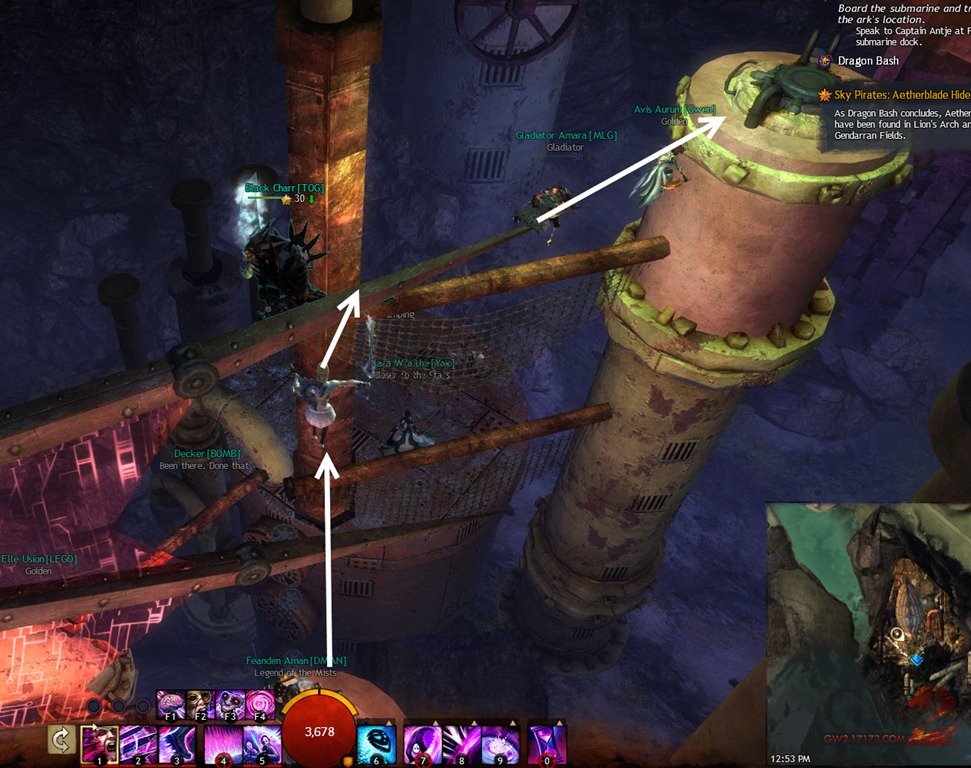Swap weapons with the arrow button
Screen dimensions: 971x768
(61, 741)
